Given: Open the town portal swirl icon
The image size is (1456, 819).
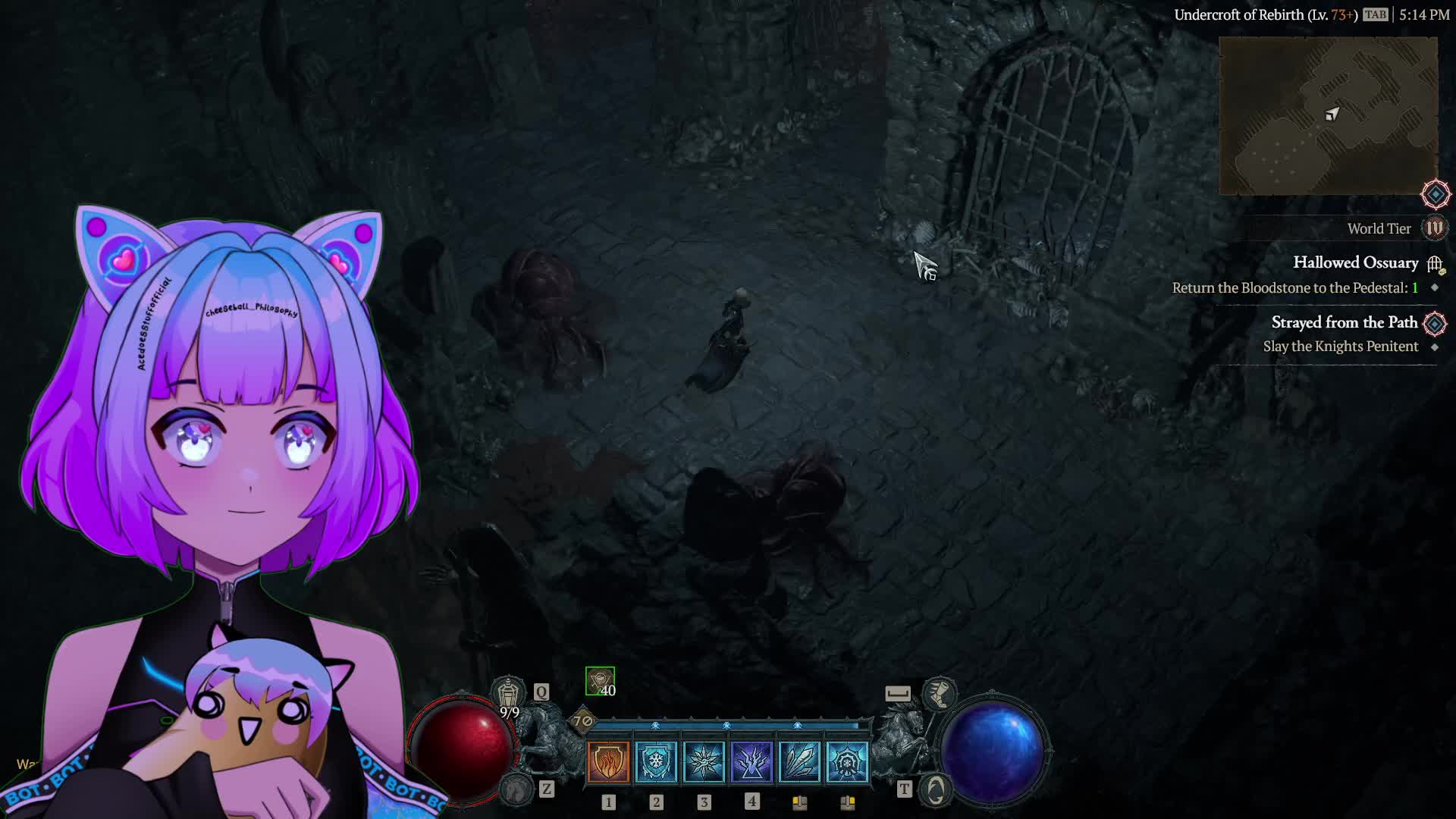Looking at the screenshot, I should point(936,790).
